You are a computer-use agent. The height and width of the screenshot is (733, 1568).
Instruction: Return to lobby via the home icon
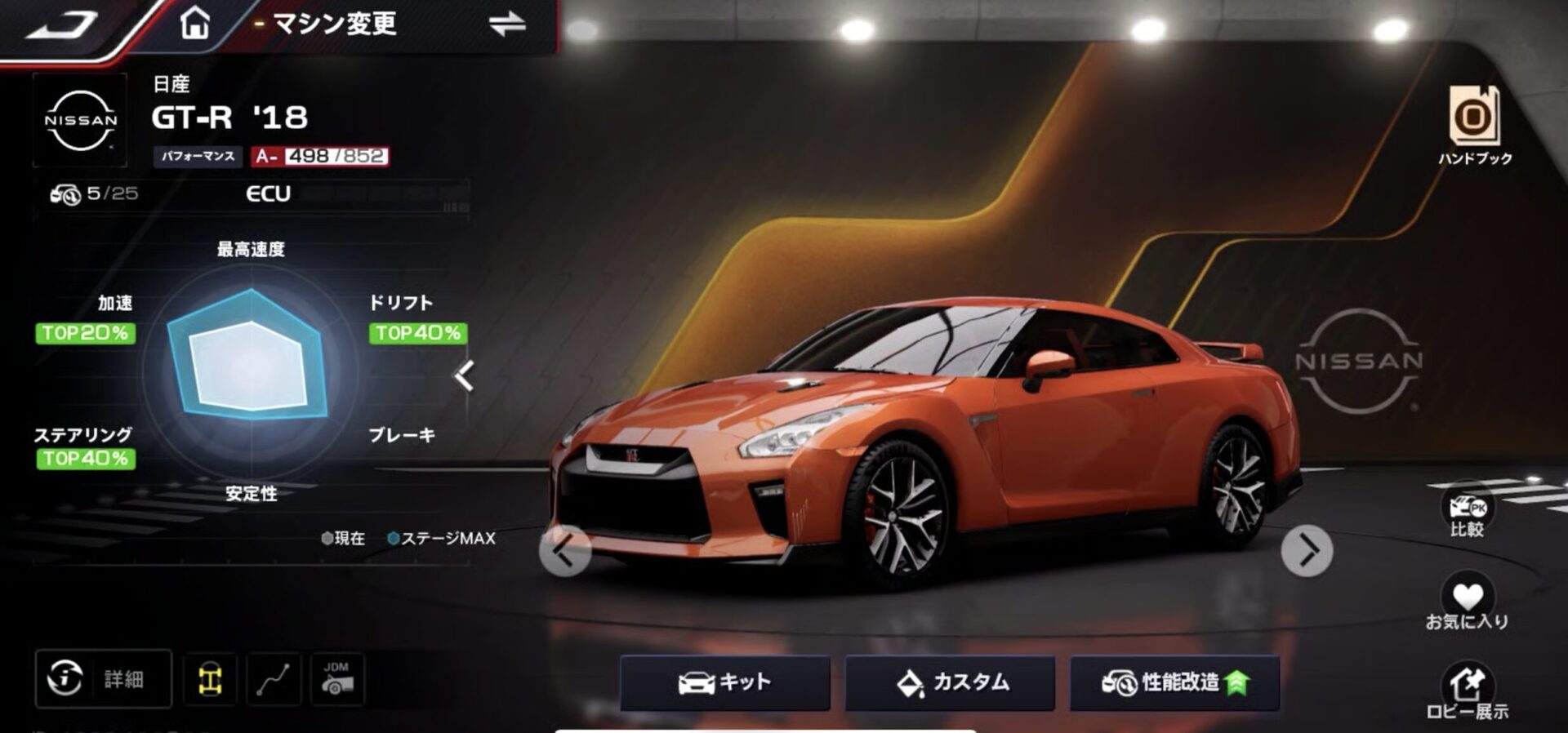tap(194, 23)
